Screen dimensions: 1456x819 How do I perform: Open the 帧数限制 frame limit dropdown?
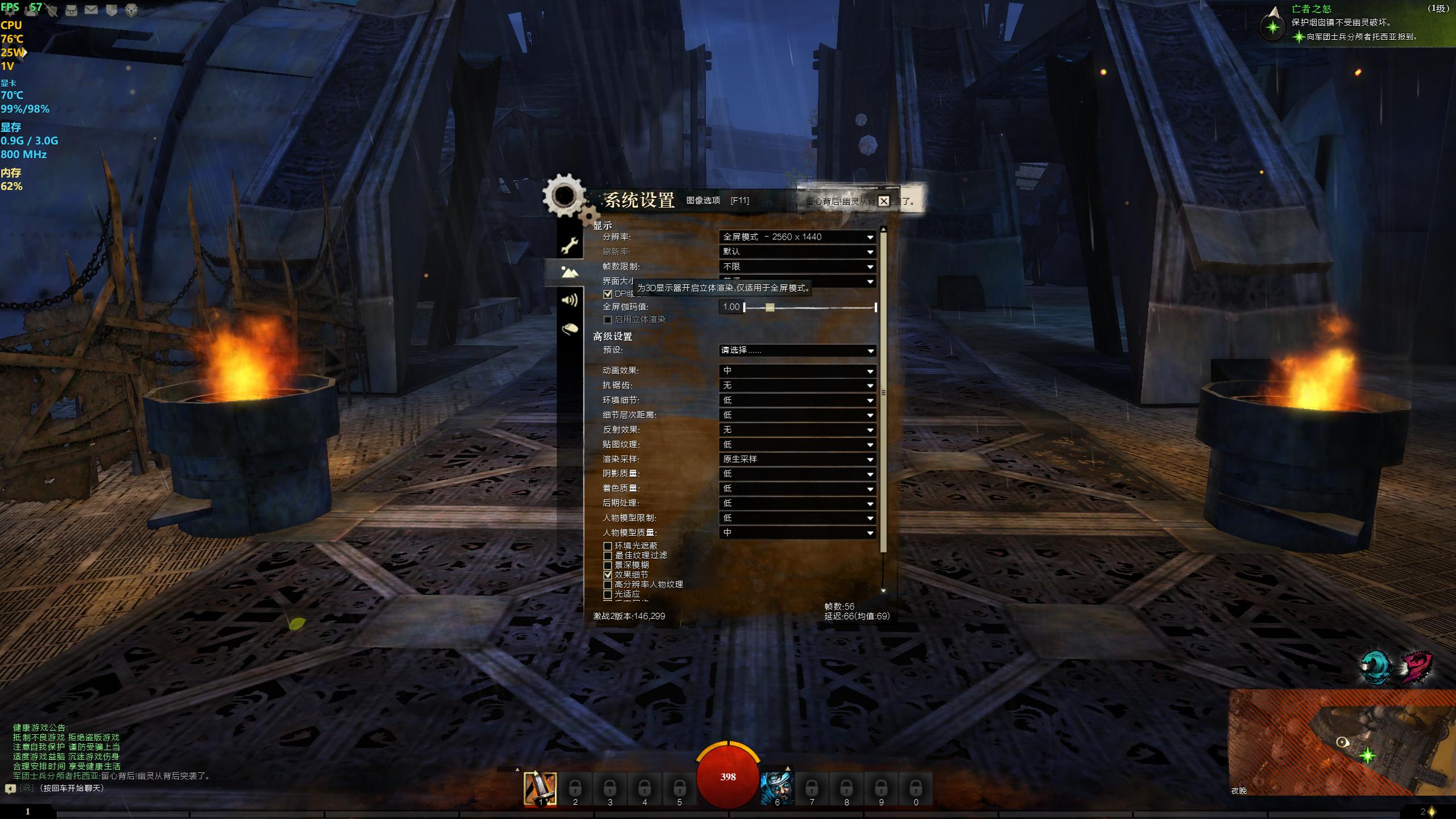(x=797, y=267)
